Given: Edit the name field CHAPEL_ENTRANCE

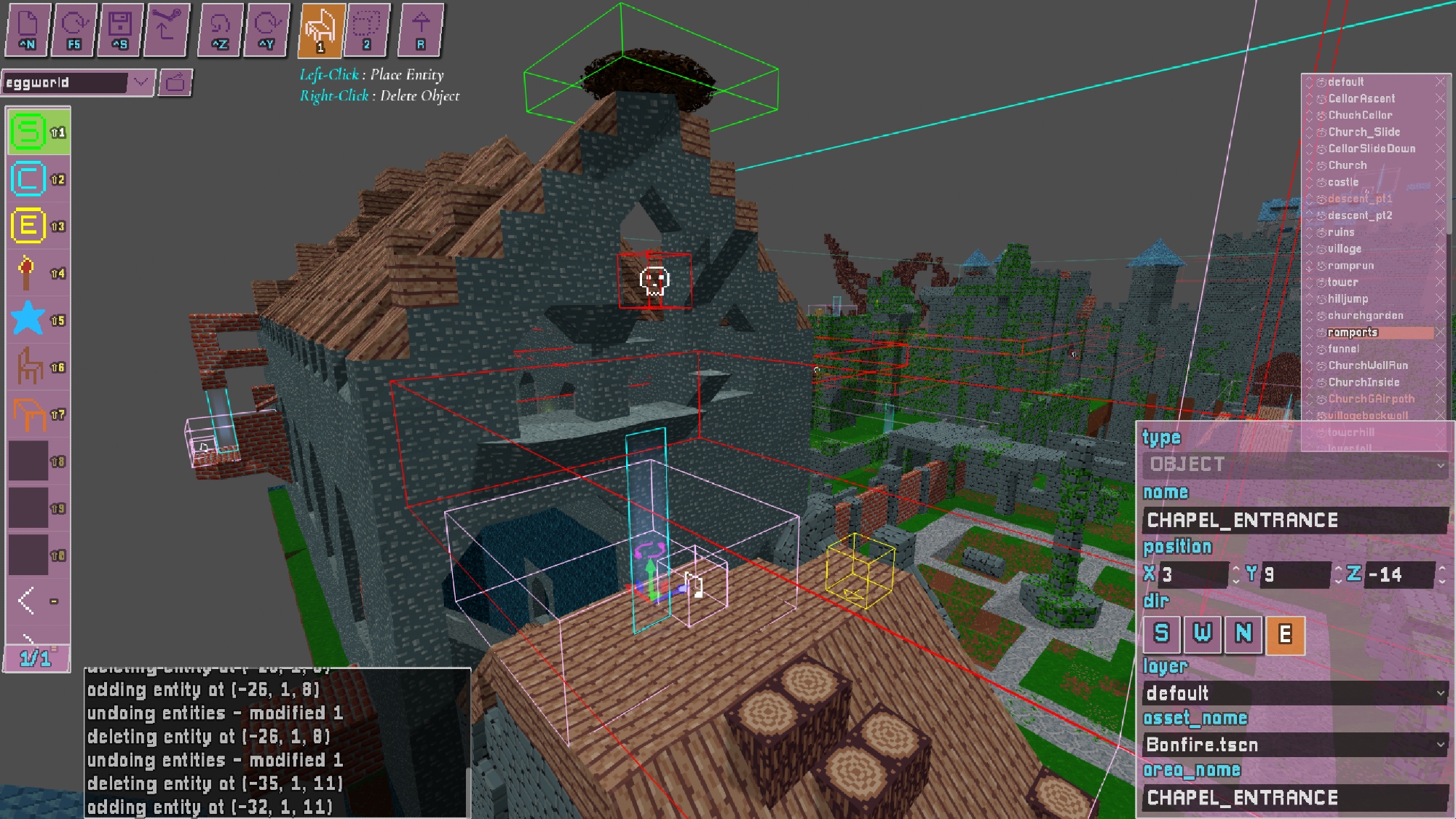Looking at the screenshot, I should (1294, 521).
